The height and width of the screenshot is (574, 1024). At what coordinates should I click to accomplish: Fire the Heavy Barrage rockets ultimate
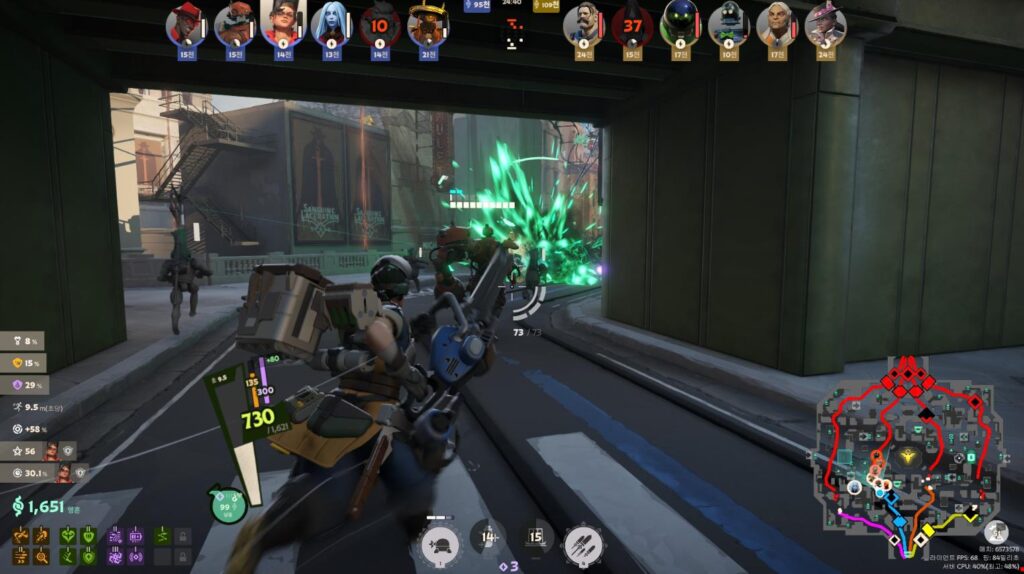tap(583, 545)
